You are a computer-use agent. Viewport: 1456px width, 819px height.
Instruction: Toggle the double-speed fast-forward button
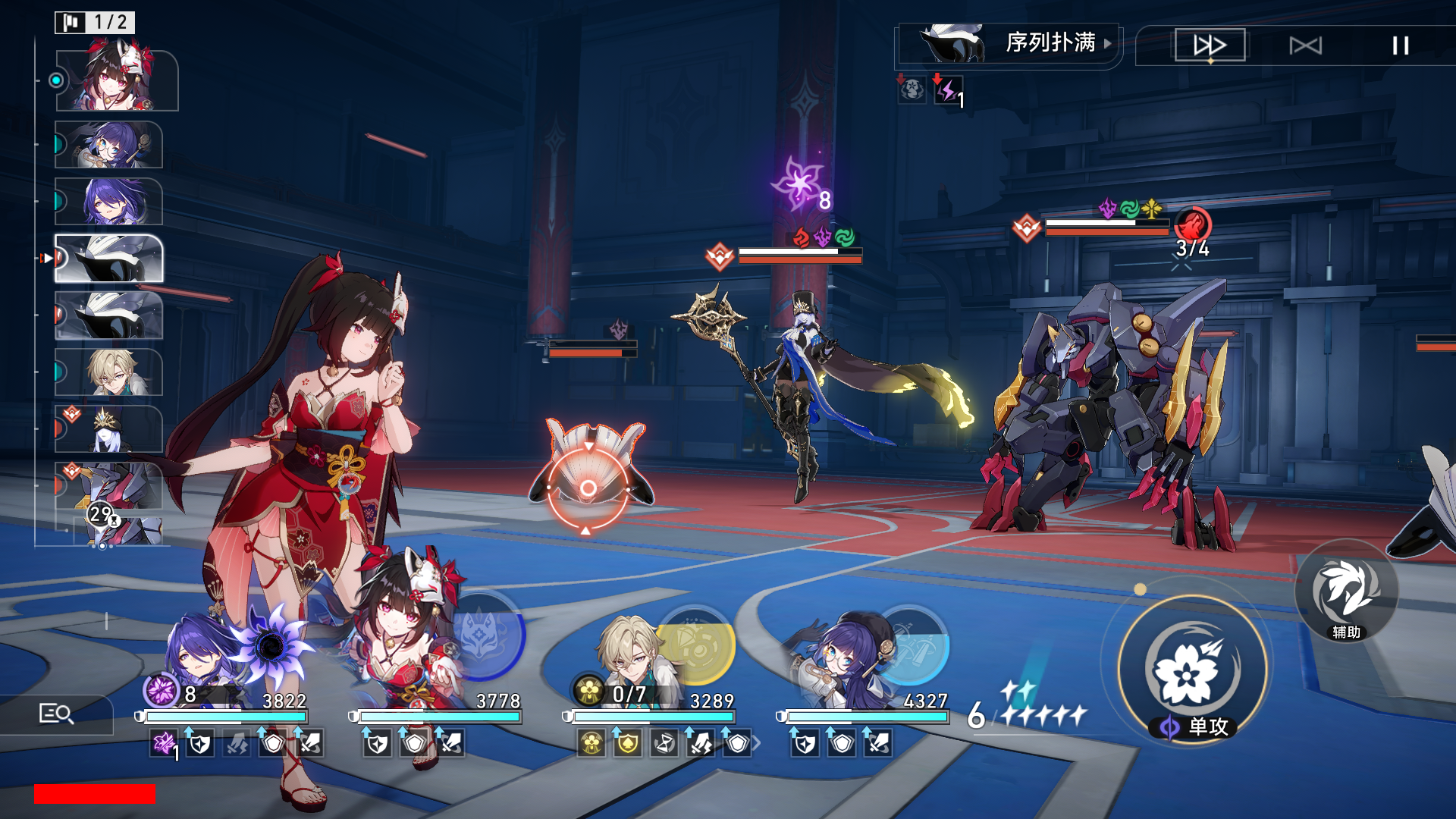pyautogui.click(x=1210, y=45)
